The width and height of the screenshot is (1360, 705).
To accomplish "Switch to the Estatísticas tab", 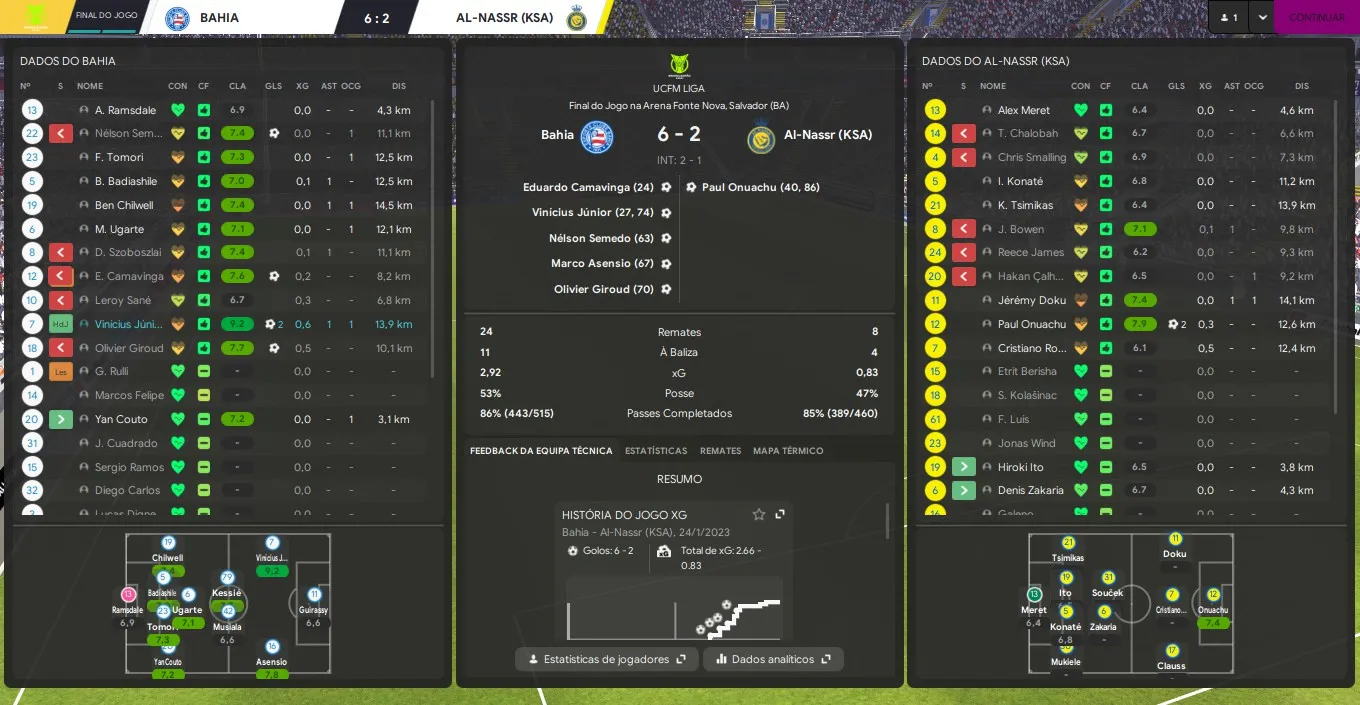I will [656, 451].
